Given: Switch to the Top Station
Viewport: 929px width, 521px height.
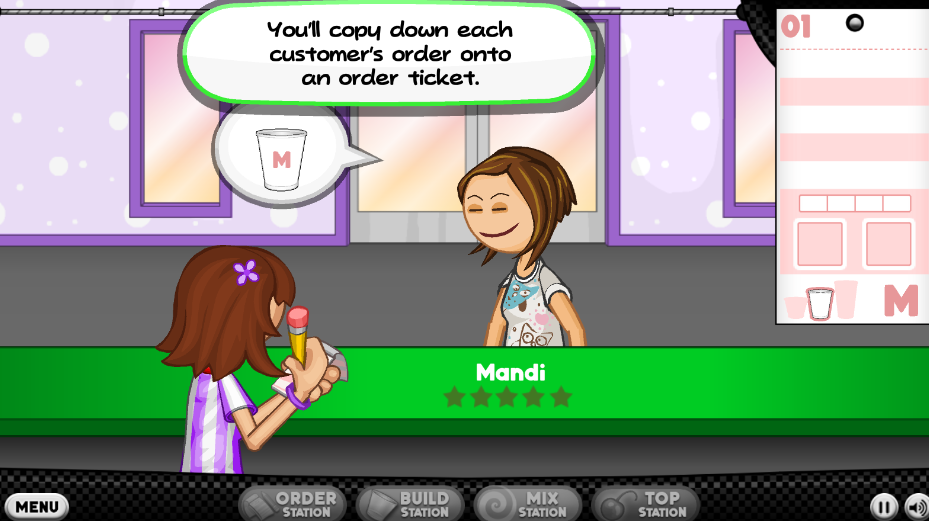Looking at the screenshot, I should (646, 504).
